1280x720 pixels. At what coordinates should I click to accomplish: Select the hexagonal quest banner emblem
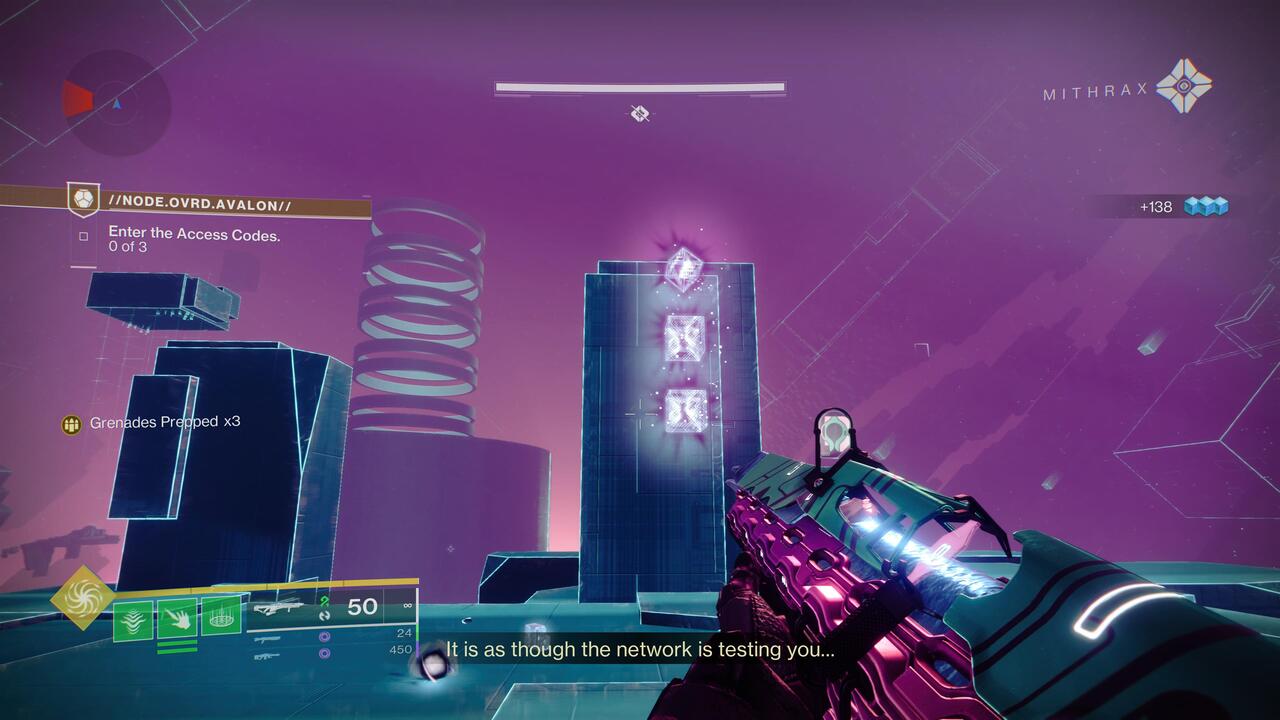[82, 197]
